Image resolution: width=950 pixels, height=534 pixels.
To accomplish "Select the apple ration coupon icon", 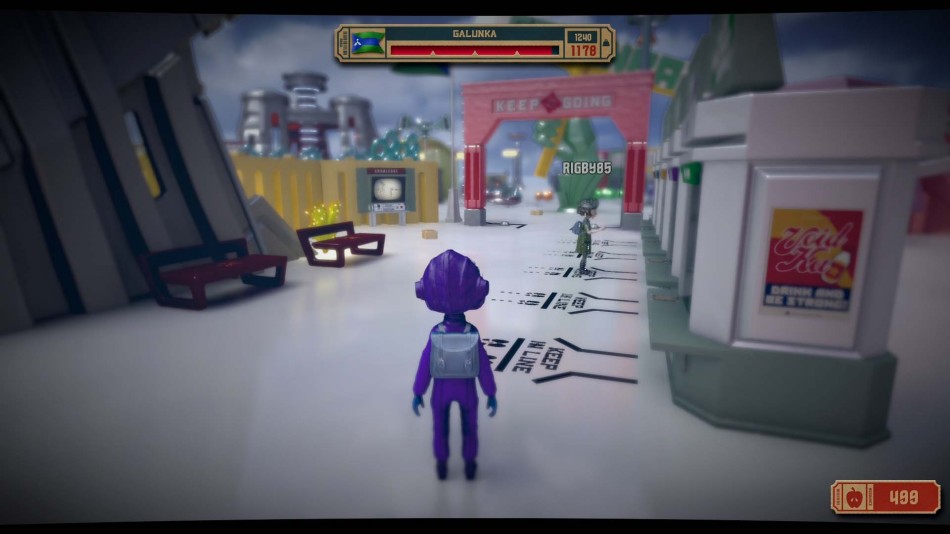I will [855, 497].
